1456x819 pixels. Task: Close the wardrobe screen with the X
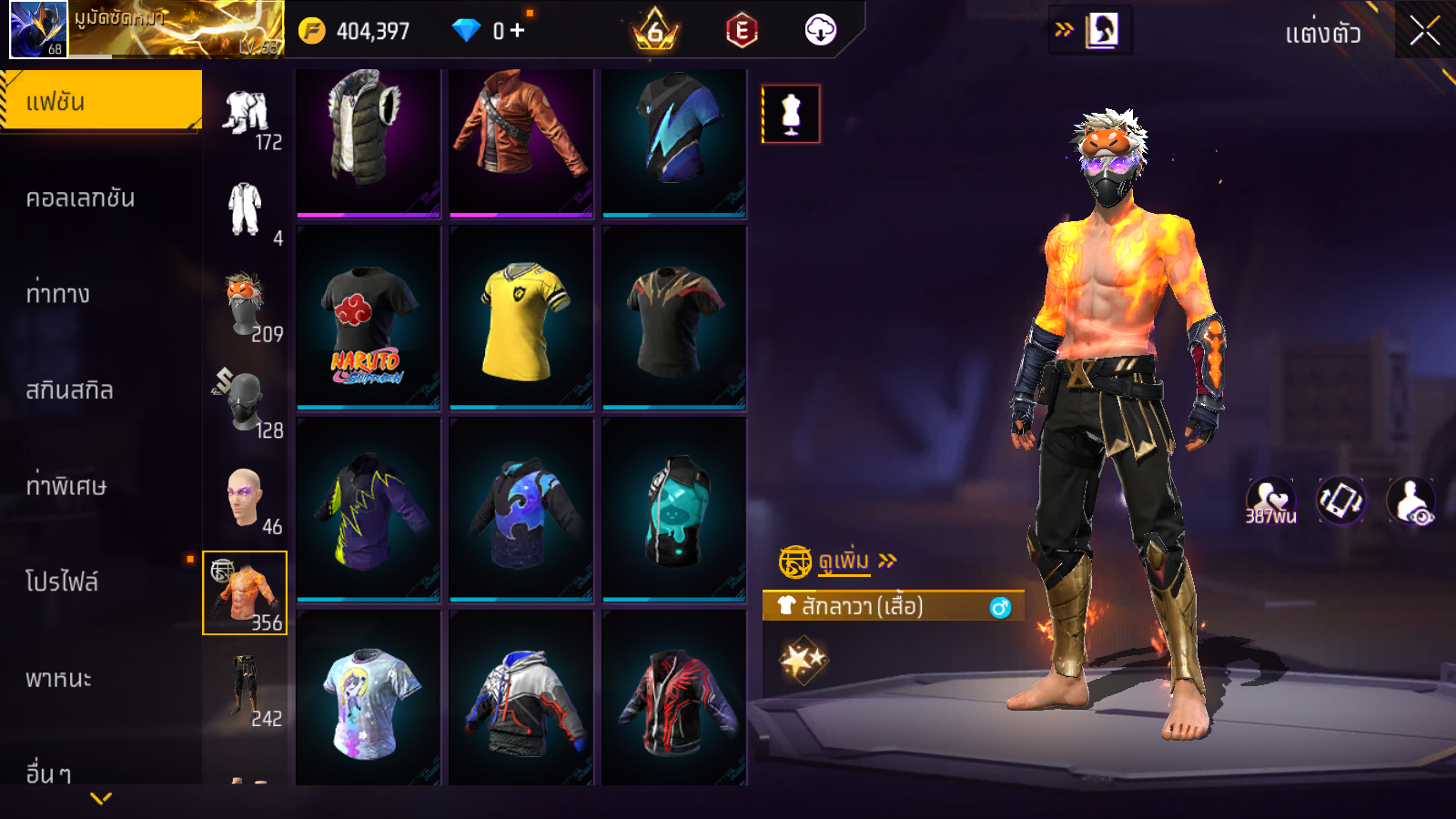pyautogui.click(x=1424, y=31)
